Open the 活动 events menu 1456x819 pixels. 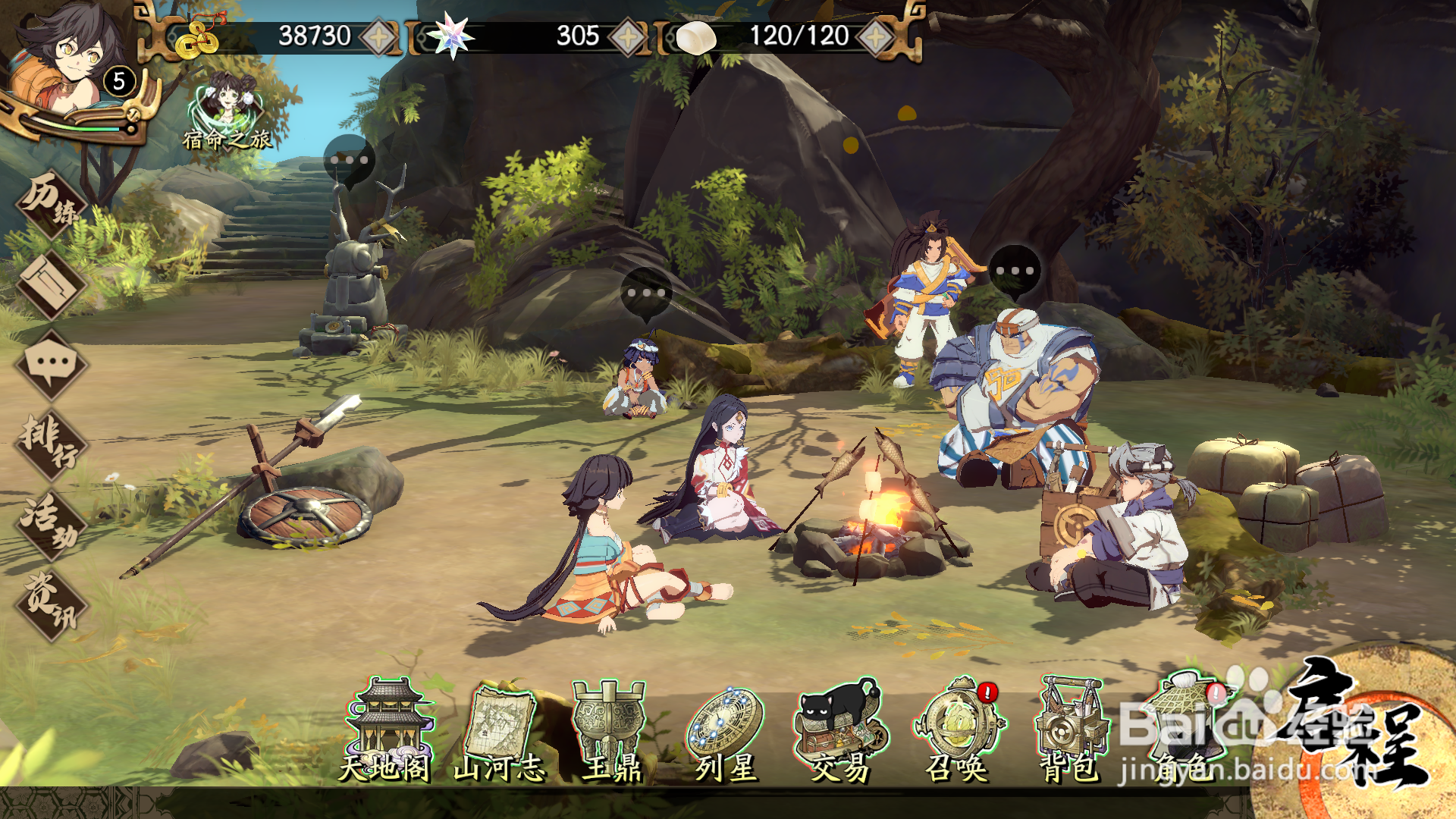pos(52,524)
